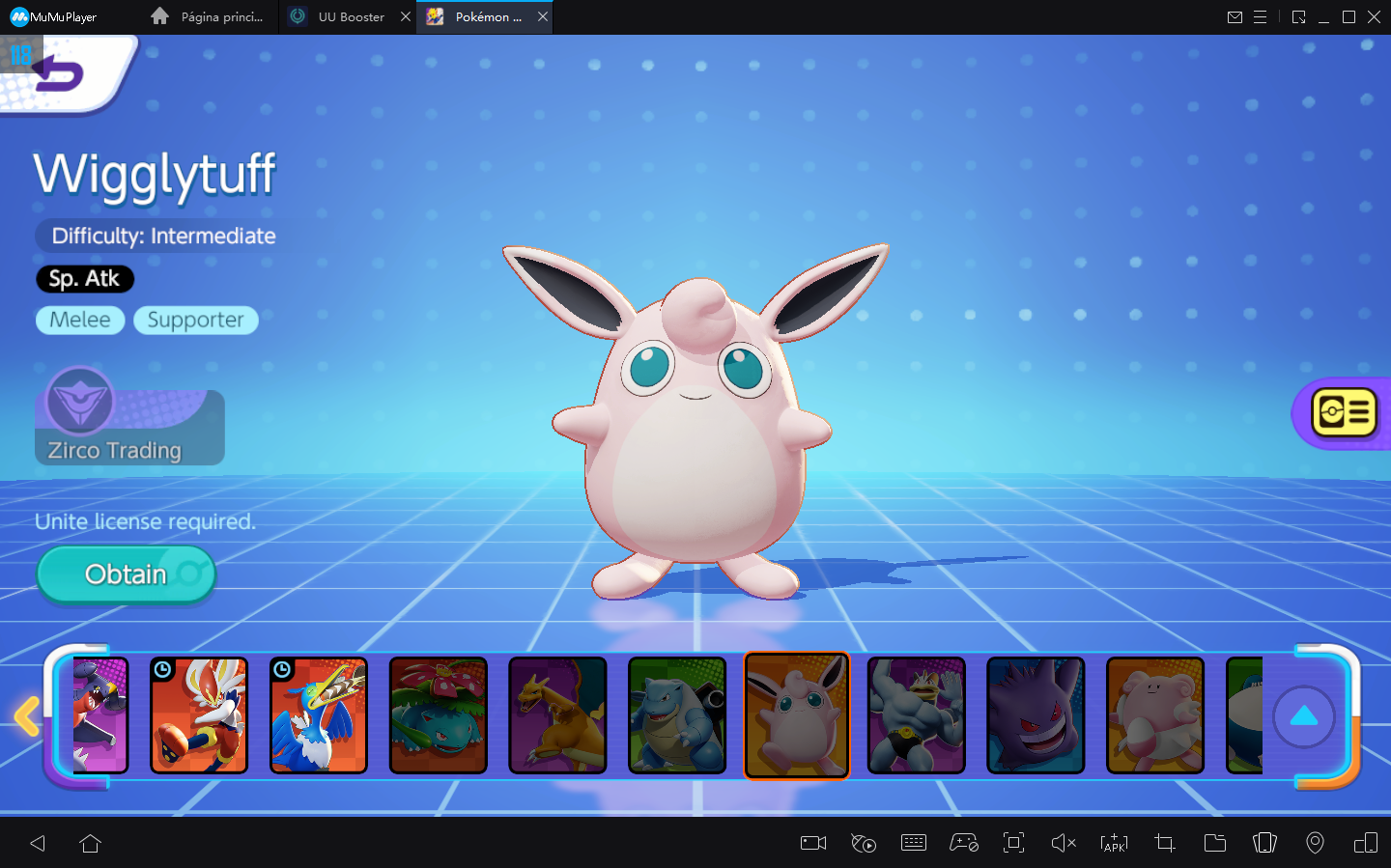Start screen recording in the emulator toolbar
Image resolution: width=1391 pixels, height=868 pixels.
812,843
